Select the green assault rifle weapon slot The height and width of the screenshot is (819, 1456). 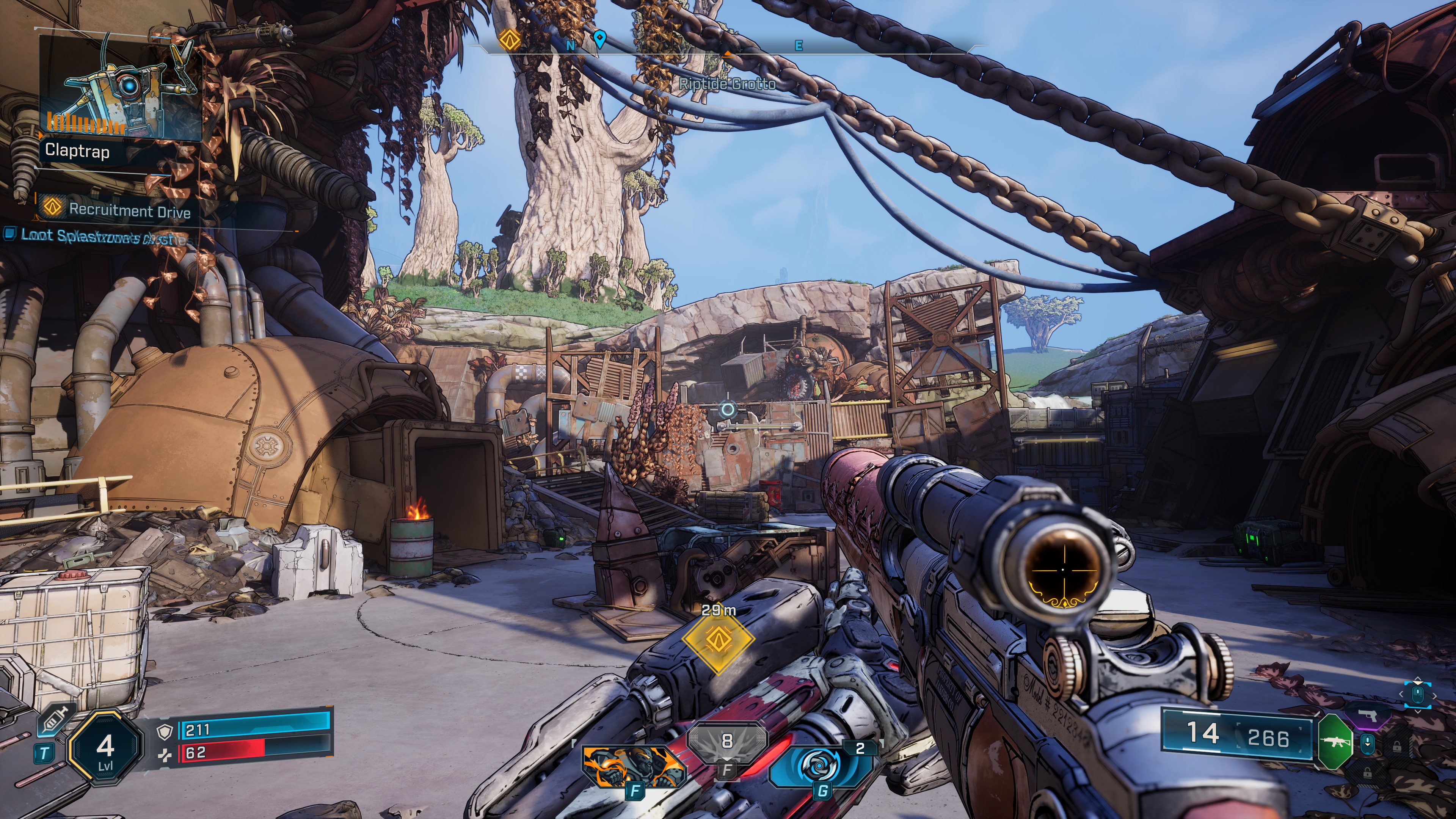(1335, 741)
